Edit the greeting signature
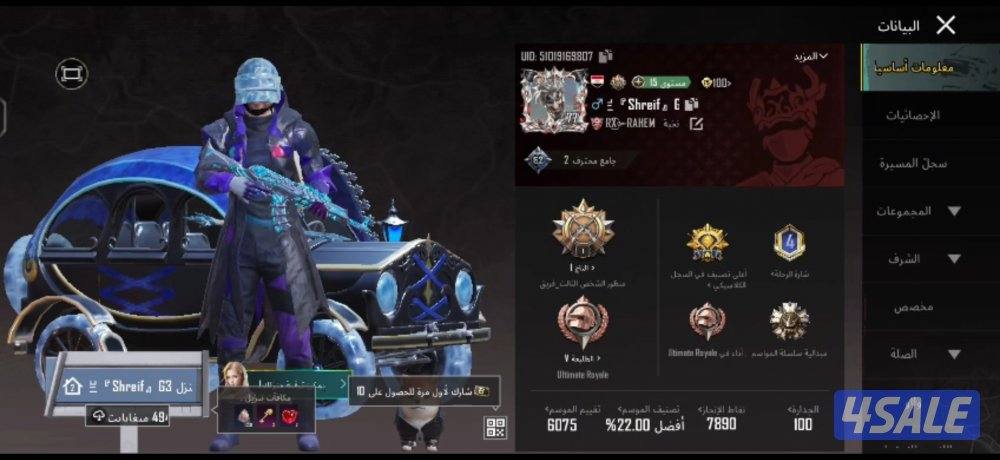 pyautogui.click(x=696, y=123)
